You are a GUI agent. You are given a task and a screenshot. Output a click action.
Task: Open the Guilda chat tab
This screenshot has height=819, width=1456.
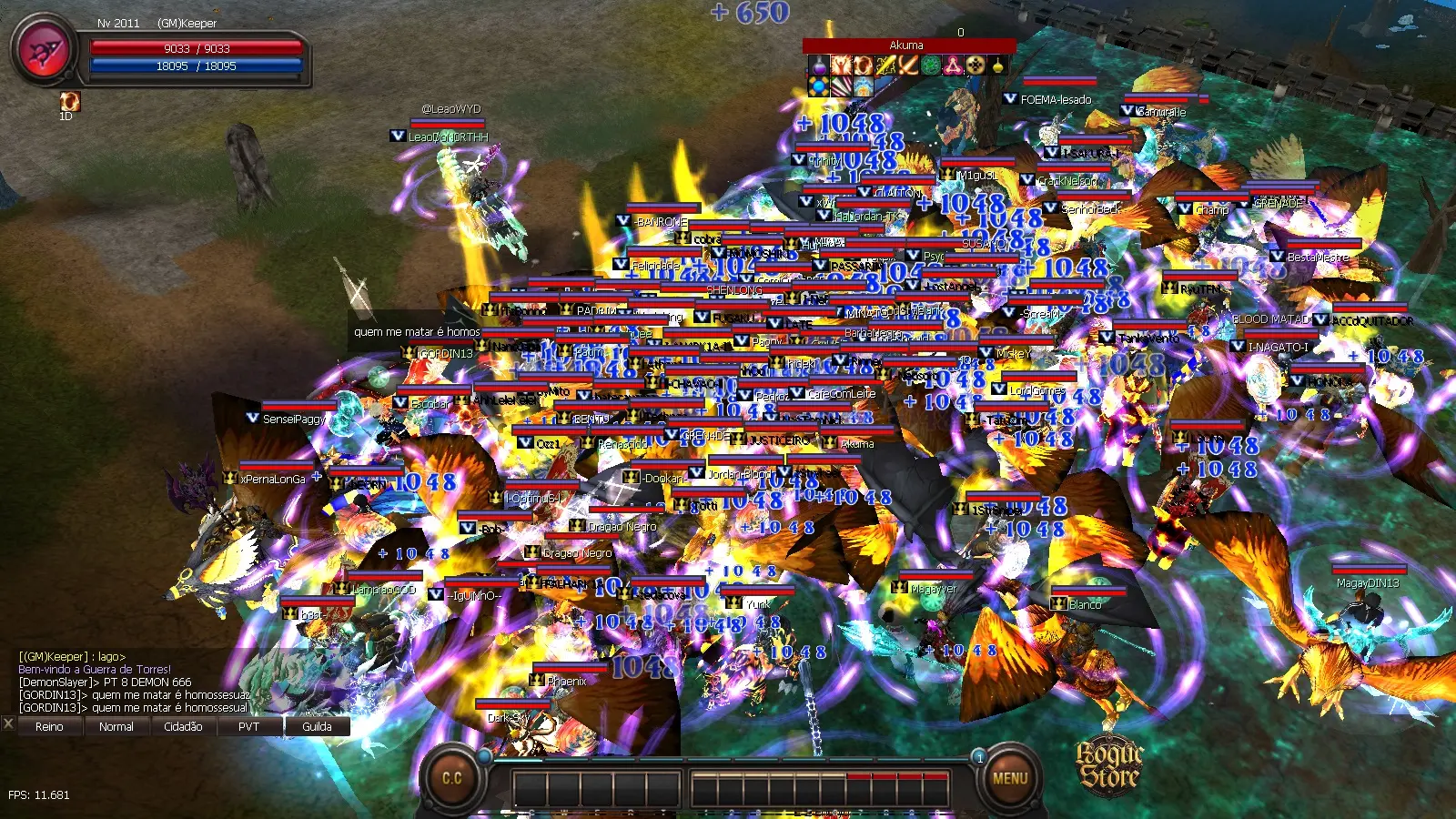coord(317,726)
